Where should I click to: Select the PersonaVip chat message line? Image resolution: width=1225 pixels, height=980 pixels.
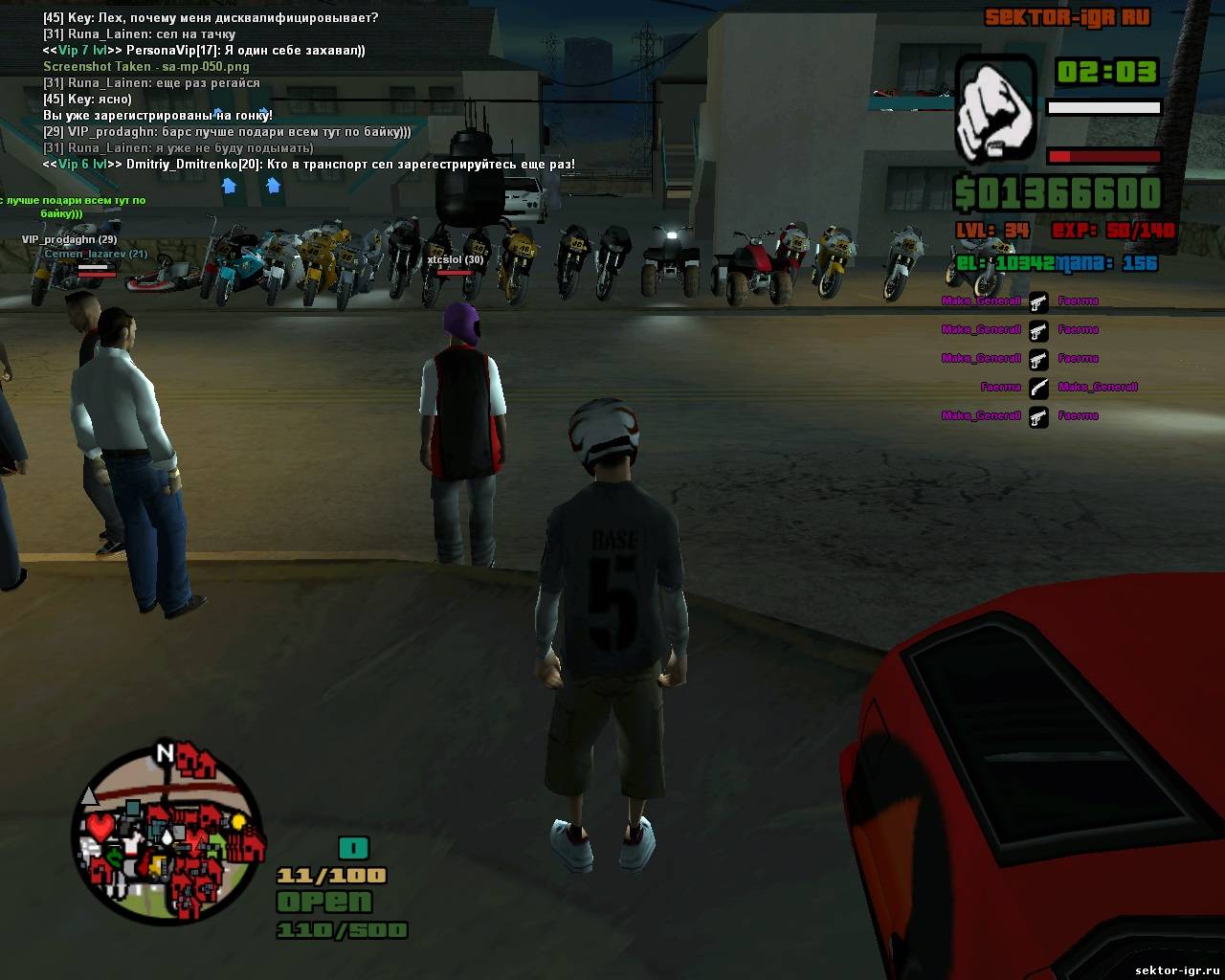(204, 51)
